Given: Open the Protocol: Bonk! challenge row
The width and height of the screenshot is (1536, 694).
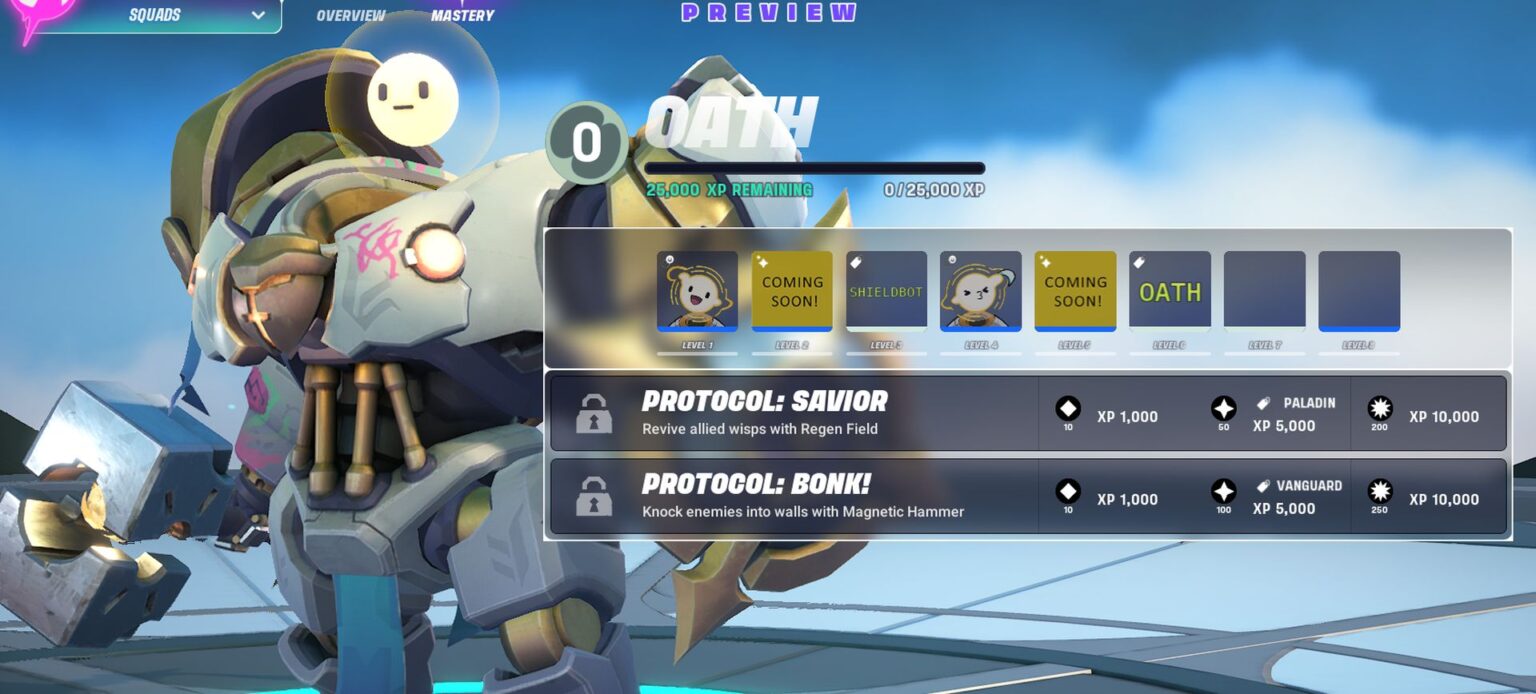Looking at the screenshot, I should click(x=790, y=496).
